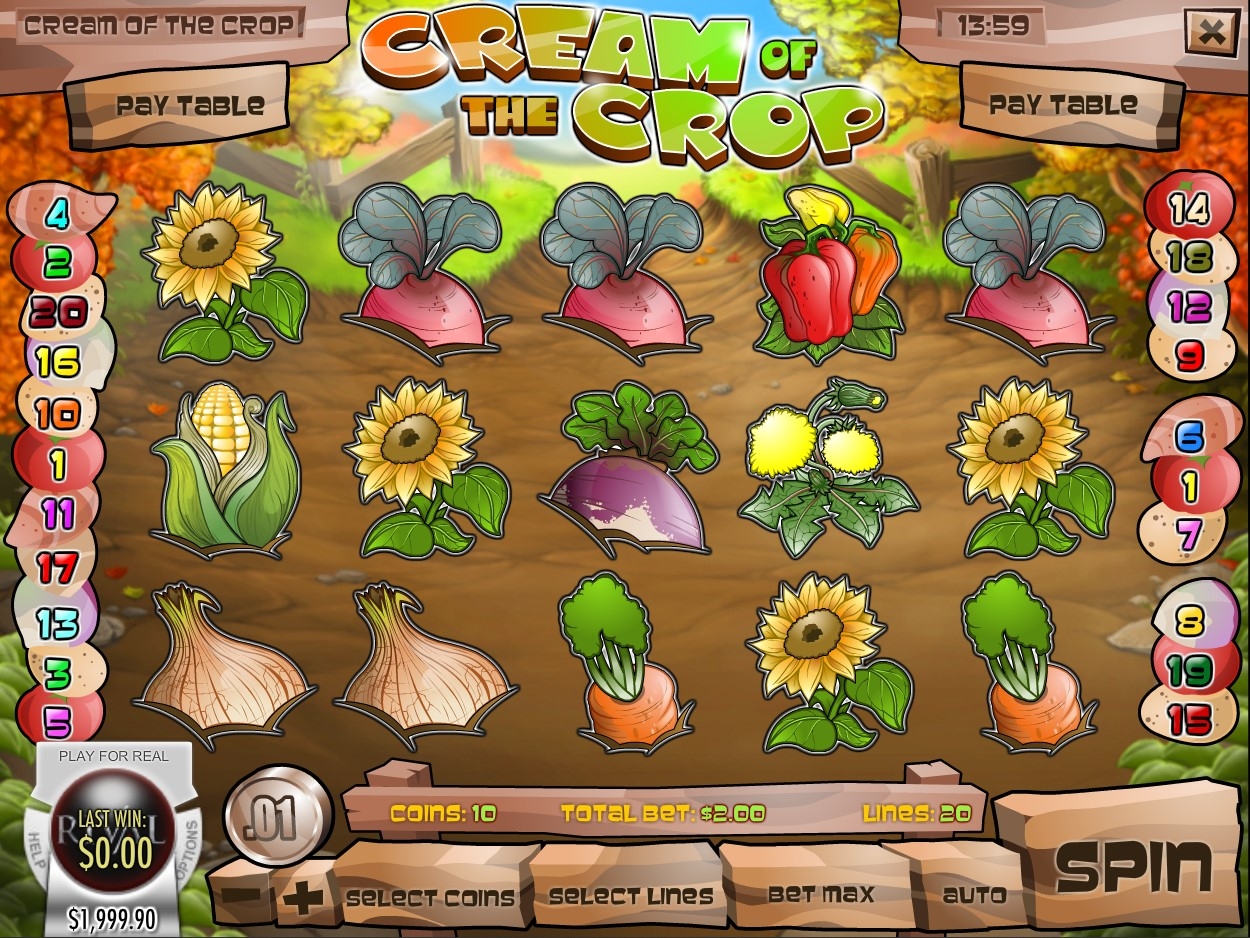Show payline marker number 4

[x=59, y=214]
